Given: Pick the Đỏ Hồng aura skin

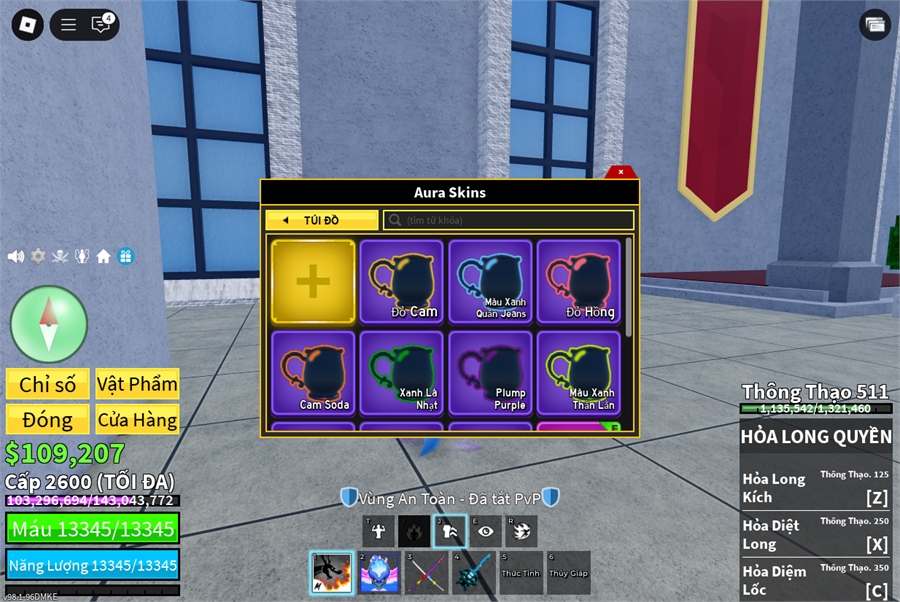Looking at the screenshot, I should tap(579, 282).
